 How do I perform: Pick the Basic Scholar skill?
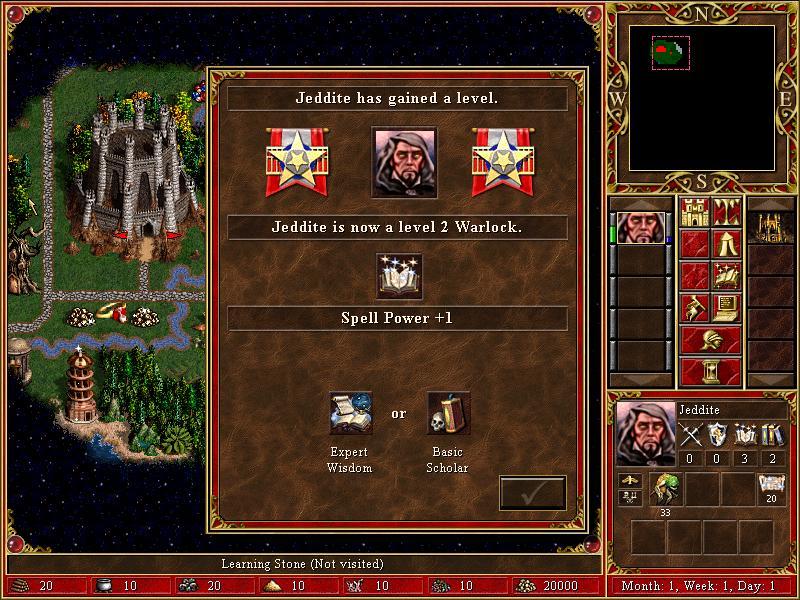[449, 412]
